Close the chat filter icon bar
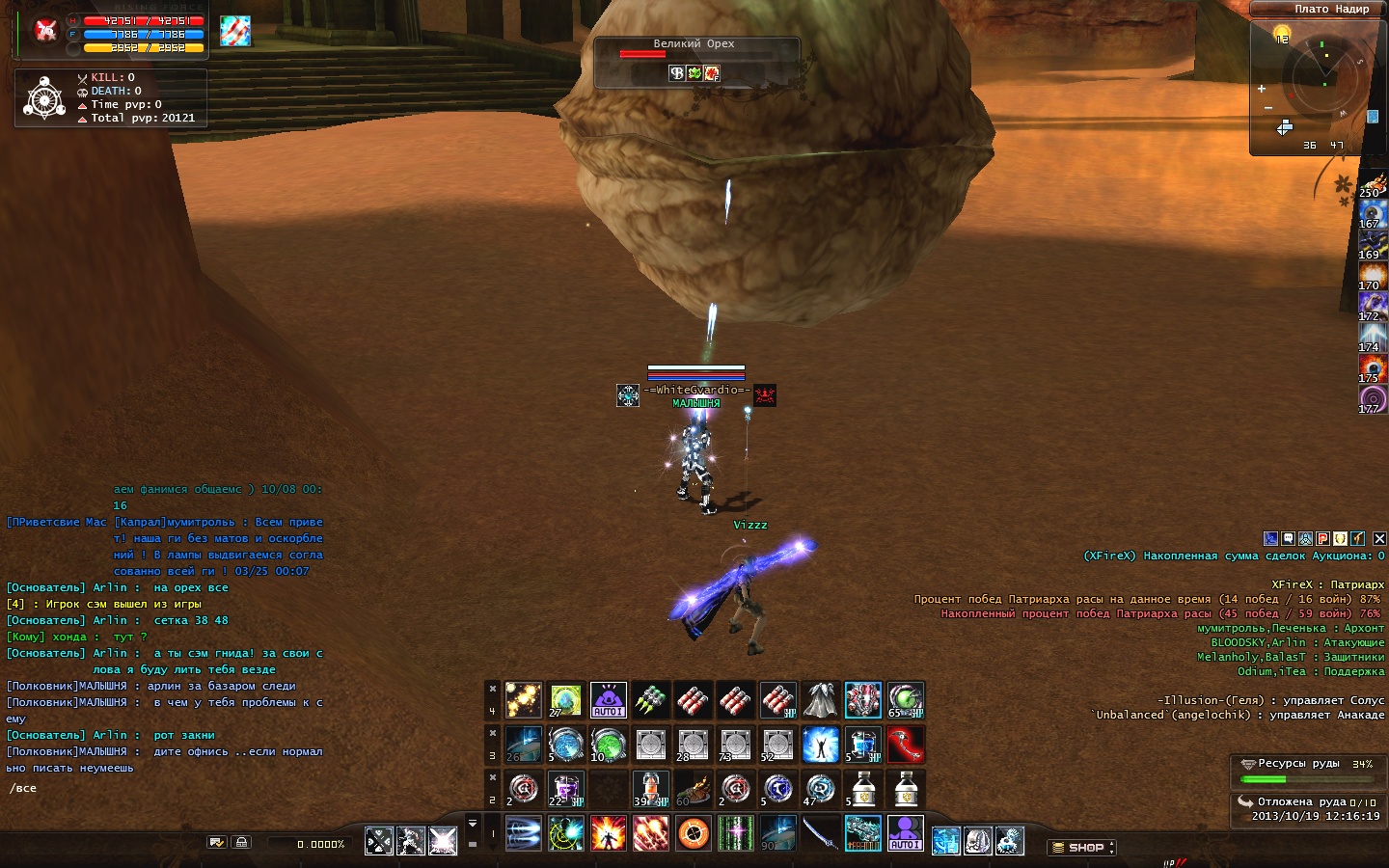 1379,539
